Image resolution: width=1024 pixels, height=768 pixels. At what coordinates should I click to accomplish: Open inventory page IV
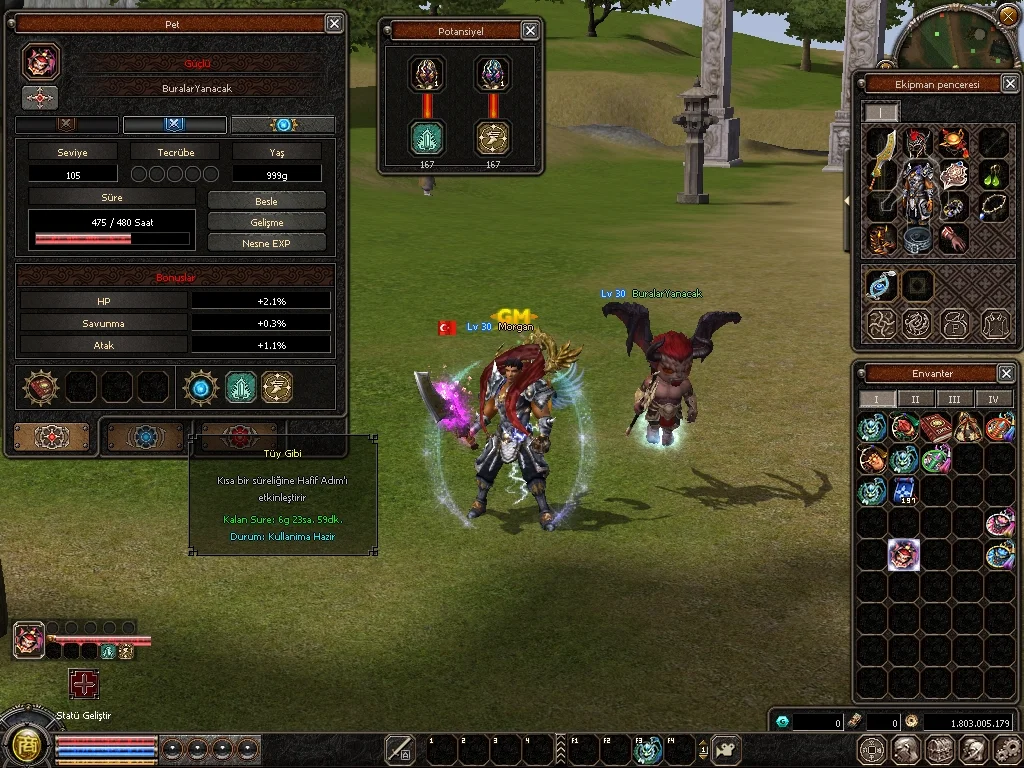point(993,399)
